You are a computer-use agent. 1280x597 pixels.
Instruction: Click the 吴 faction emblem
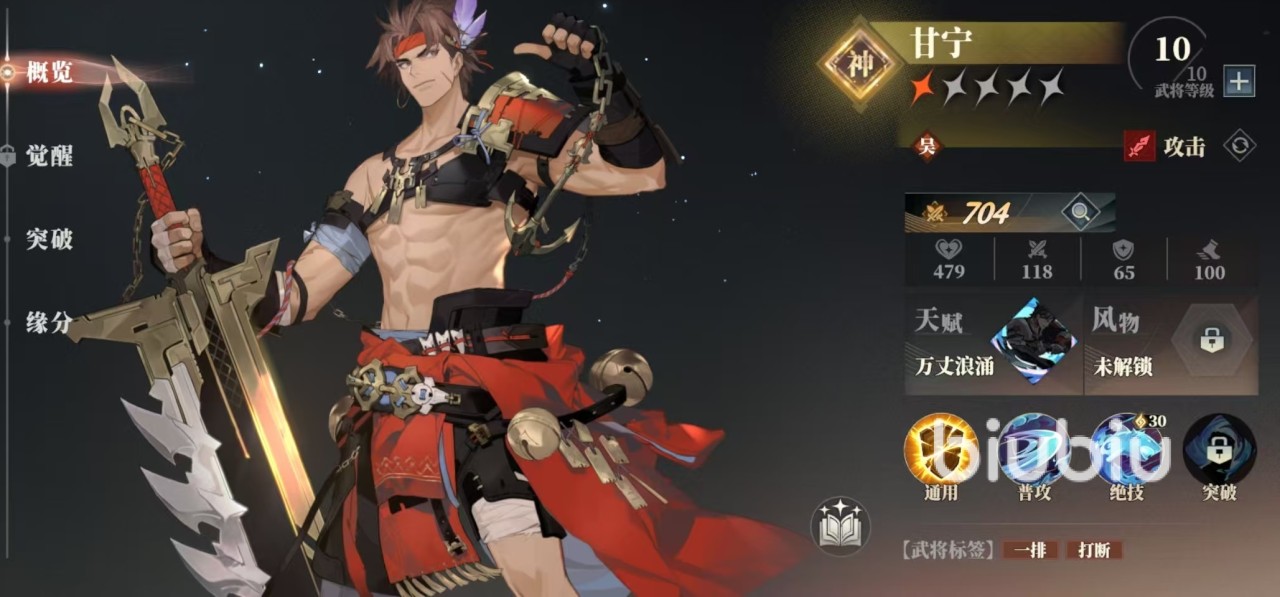(x=926, y=147)
